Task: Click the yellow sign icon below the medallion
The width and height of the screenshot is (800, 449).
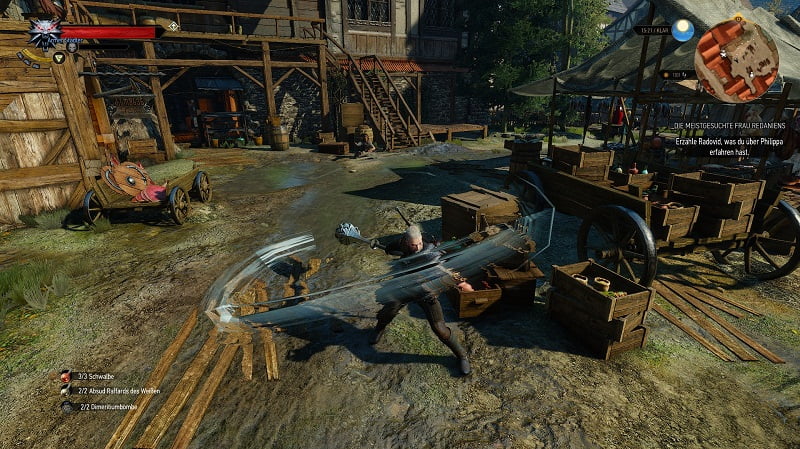Action: pyautogui.click(x=59, y=58)
